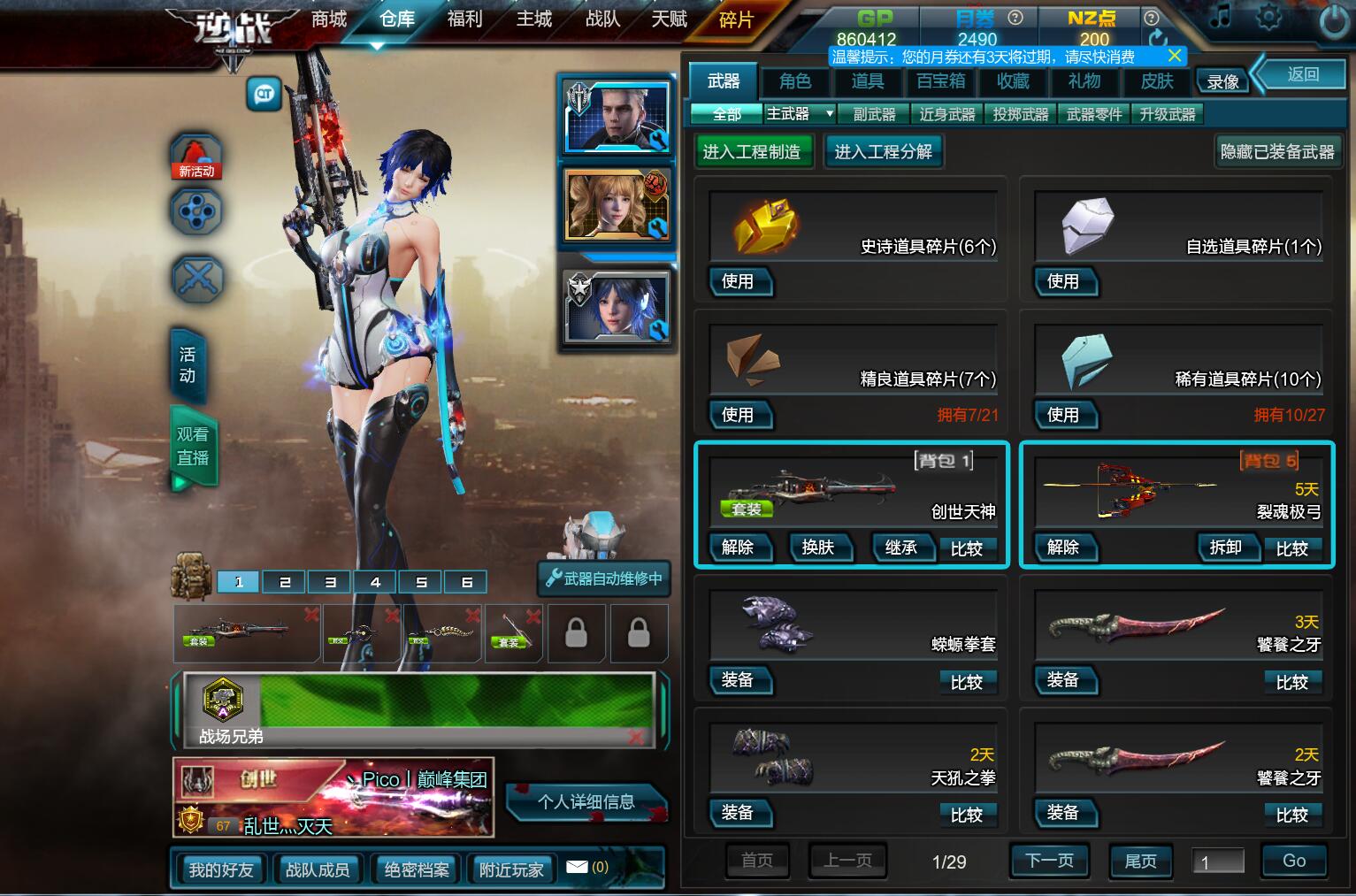Viewport: 1356px width, 896px height.
Task: Click 进入工程分解 dismantle button
Action: tap(883, 152)
